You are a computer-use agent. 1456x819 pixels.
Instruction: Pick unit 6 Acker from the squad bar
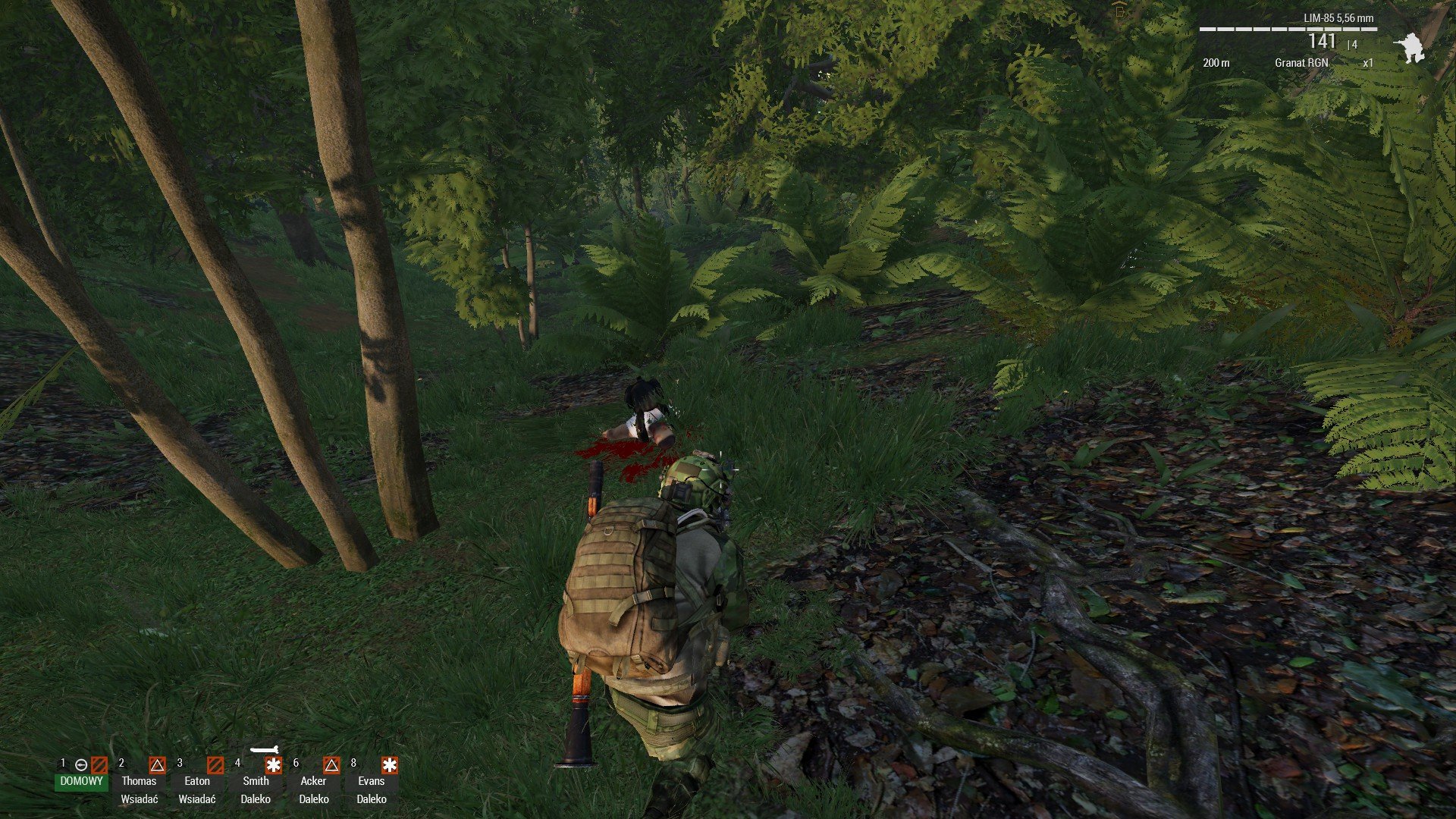313,780
